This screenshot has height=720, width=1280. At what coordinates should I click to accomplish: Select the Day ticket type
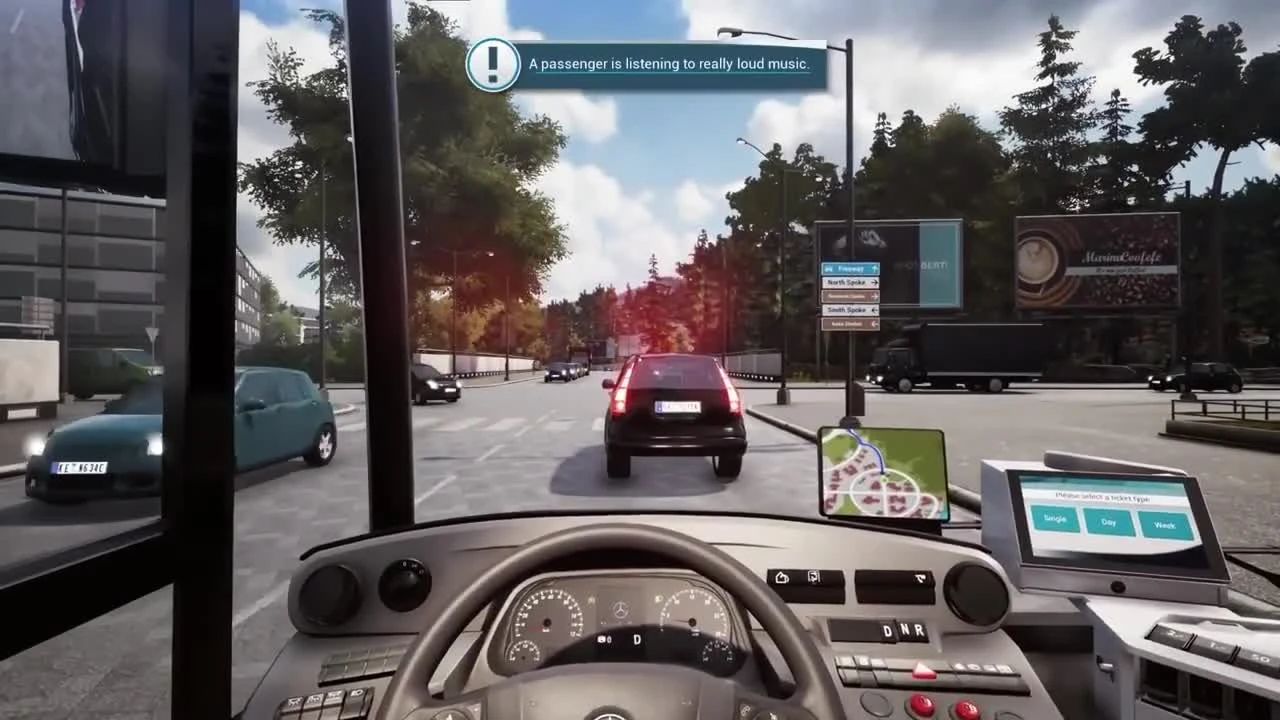pyautogui.click(x=1108, y=521)
